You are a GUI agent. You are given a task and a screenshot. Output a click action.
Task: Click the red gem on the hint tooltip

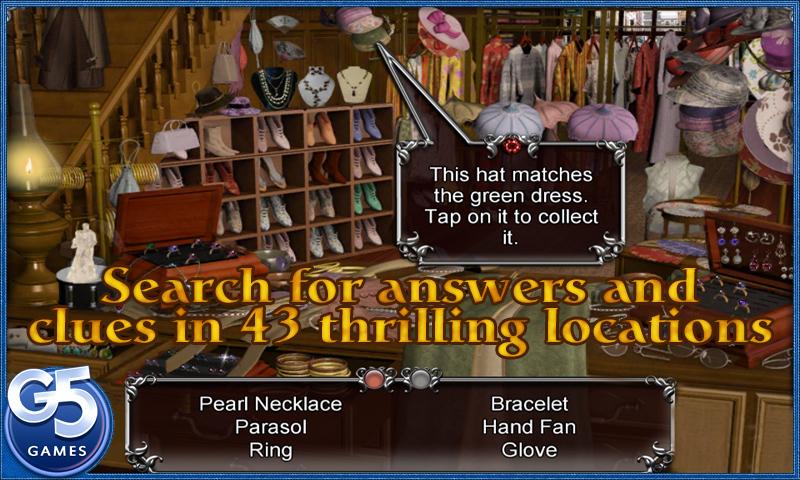[x=512, y=146]
